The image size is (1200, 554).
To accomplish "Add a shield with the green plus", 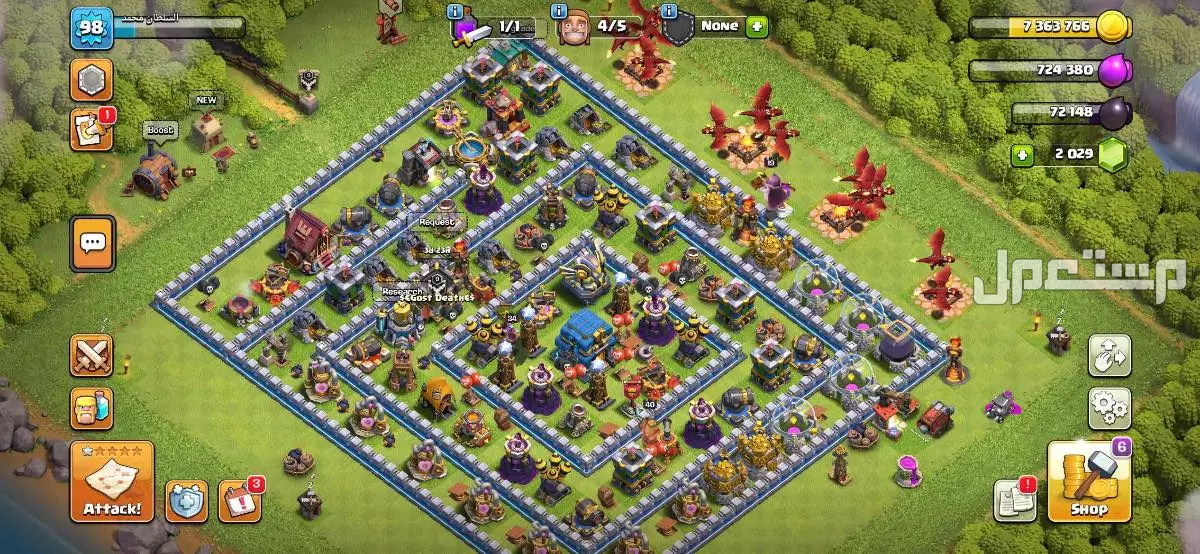I will (x=757, y=26).
